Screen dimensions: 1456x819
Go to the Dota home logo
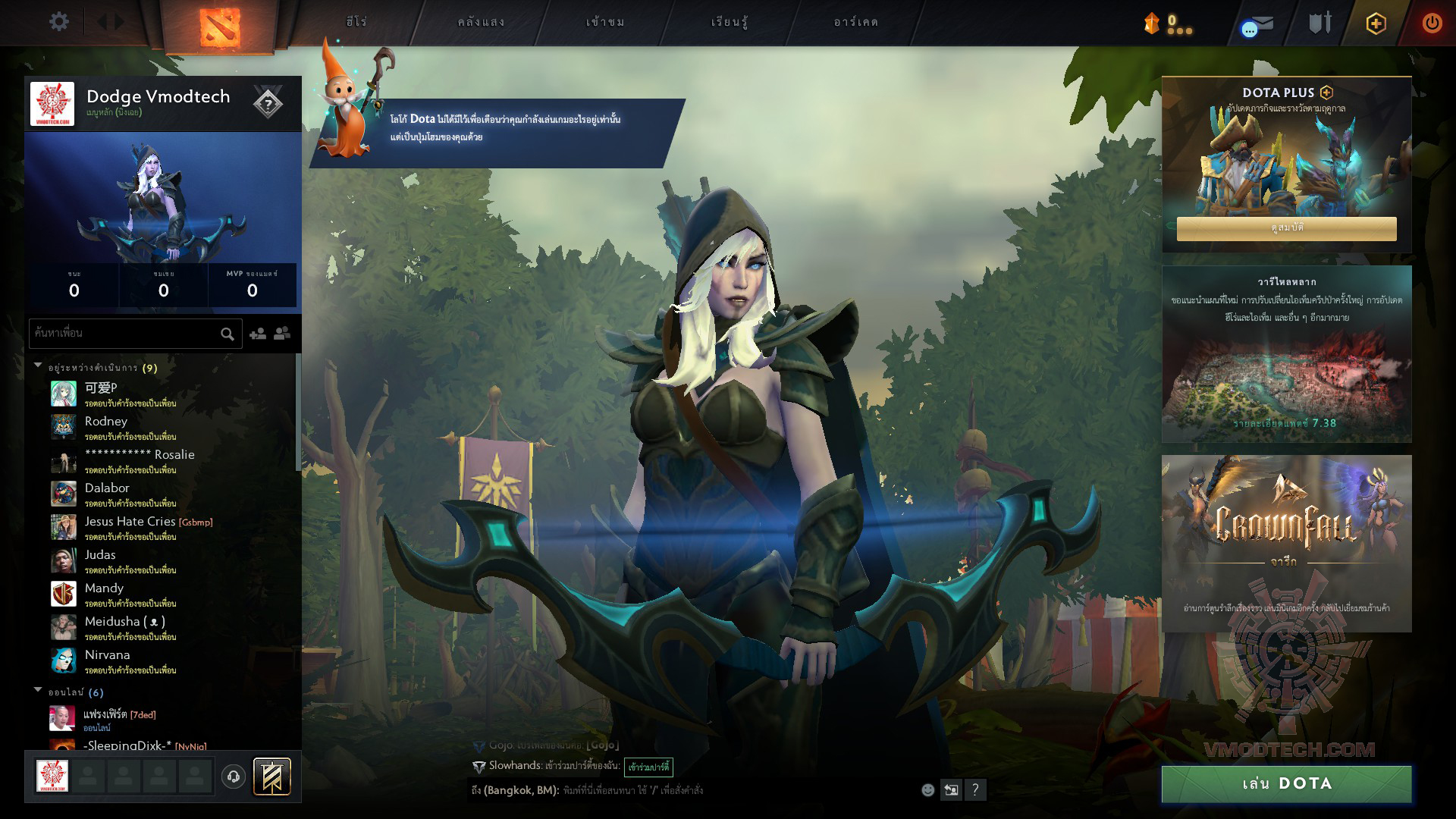pyautogui.click(x=219, y=26)
